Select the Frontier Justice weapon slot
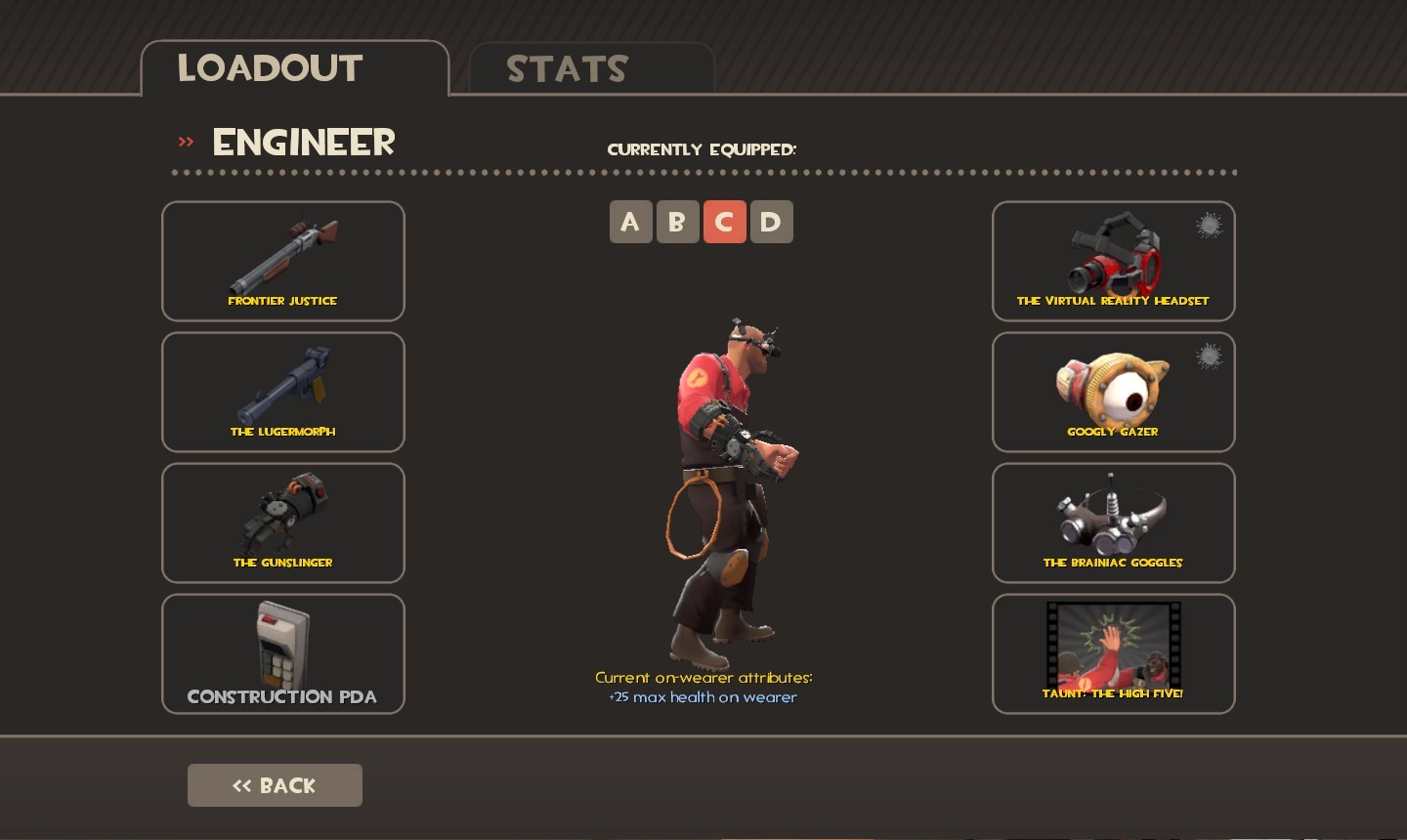1407x840 pixels. (282, 261)
